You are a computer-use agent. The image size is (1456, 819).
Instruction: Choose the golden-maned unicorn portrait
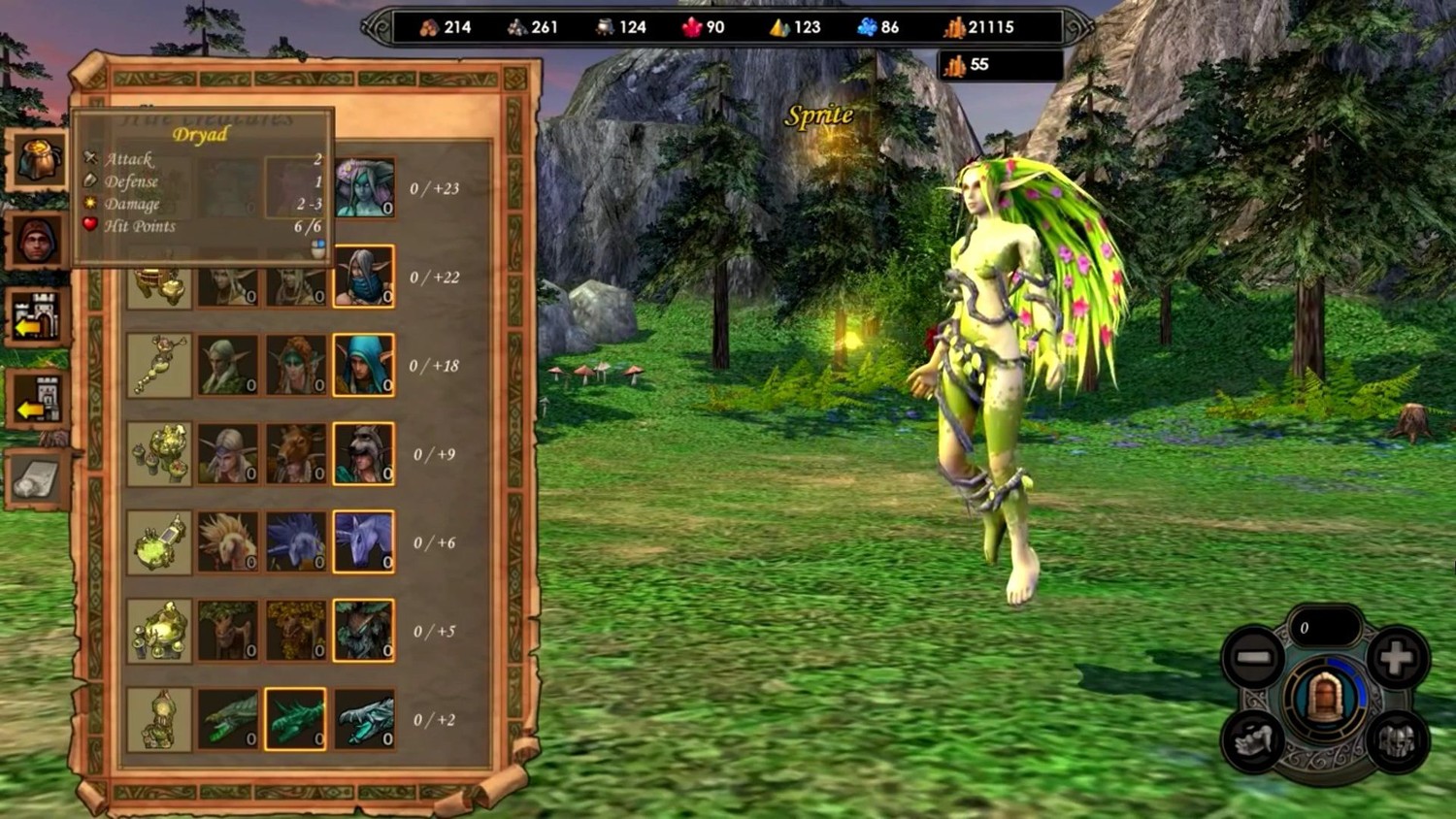[228, 541]
